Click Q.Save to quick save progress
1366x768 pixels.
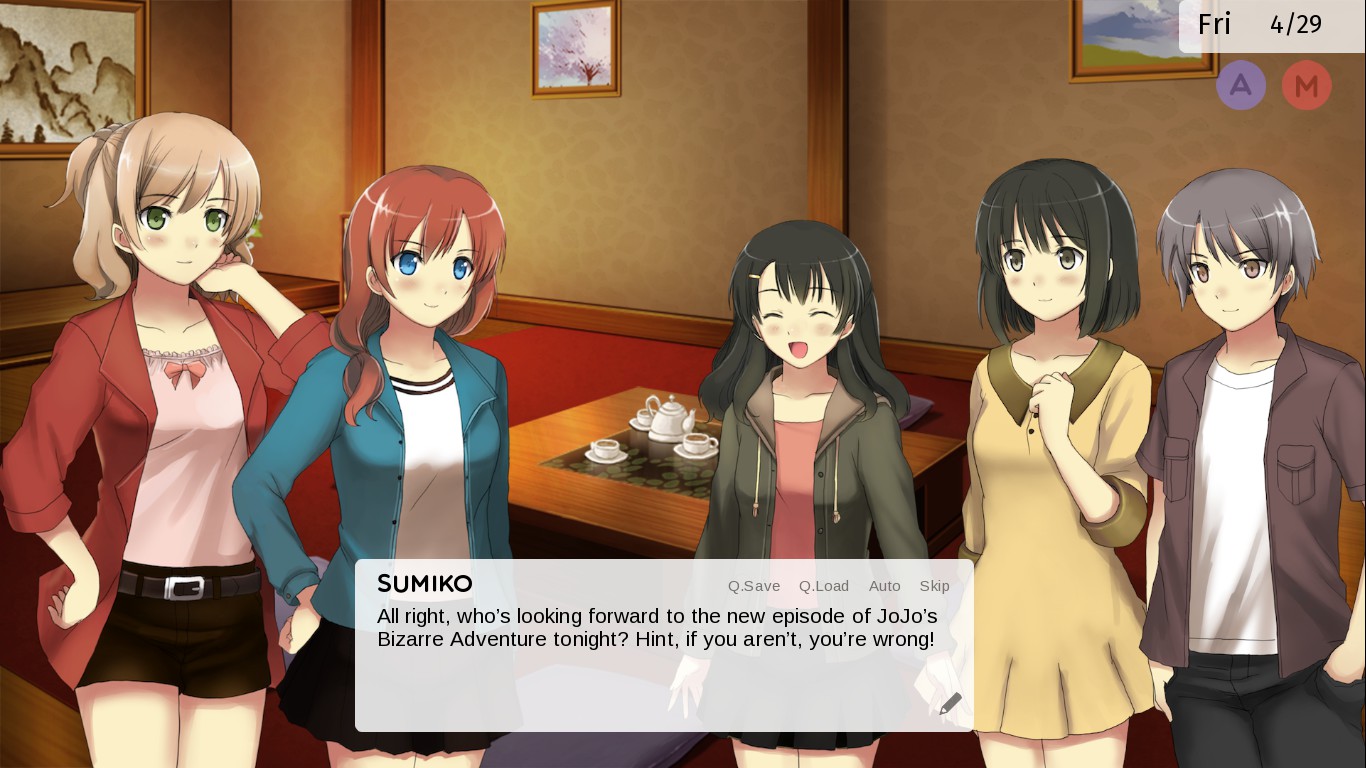(x=753, y=586)
